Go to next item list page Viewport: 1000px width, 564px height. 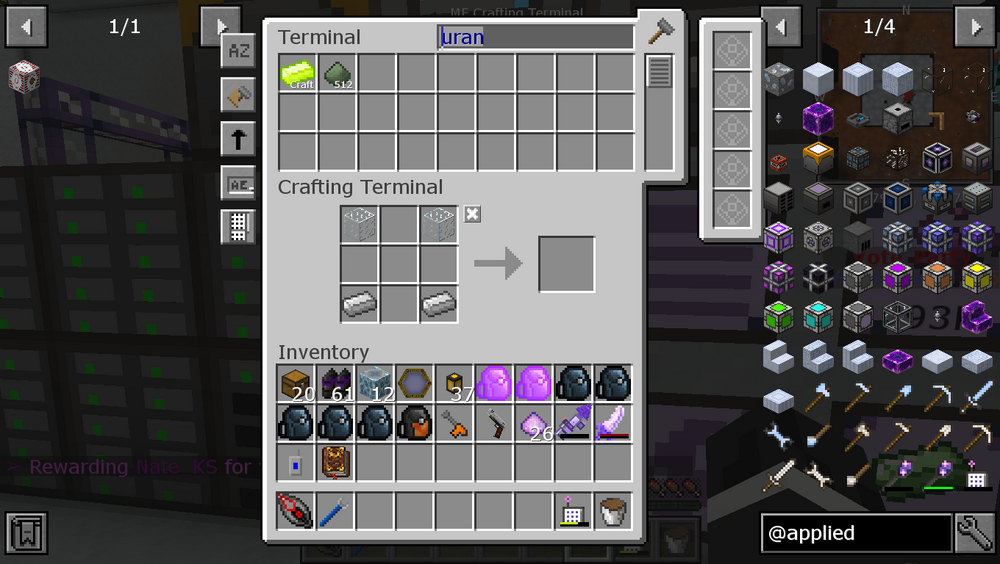973,26
